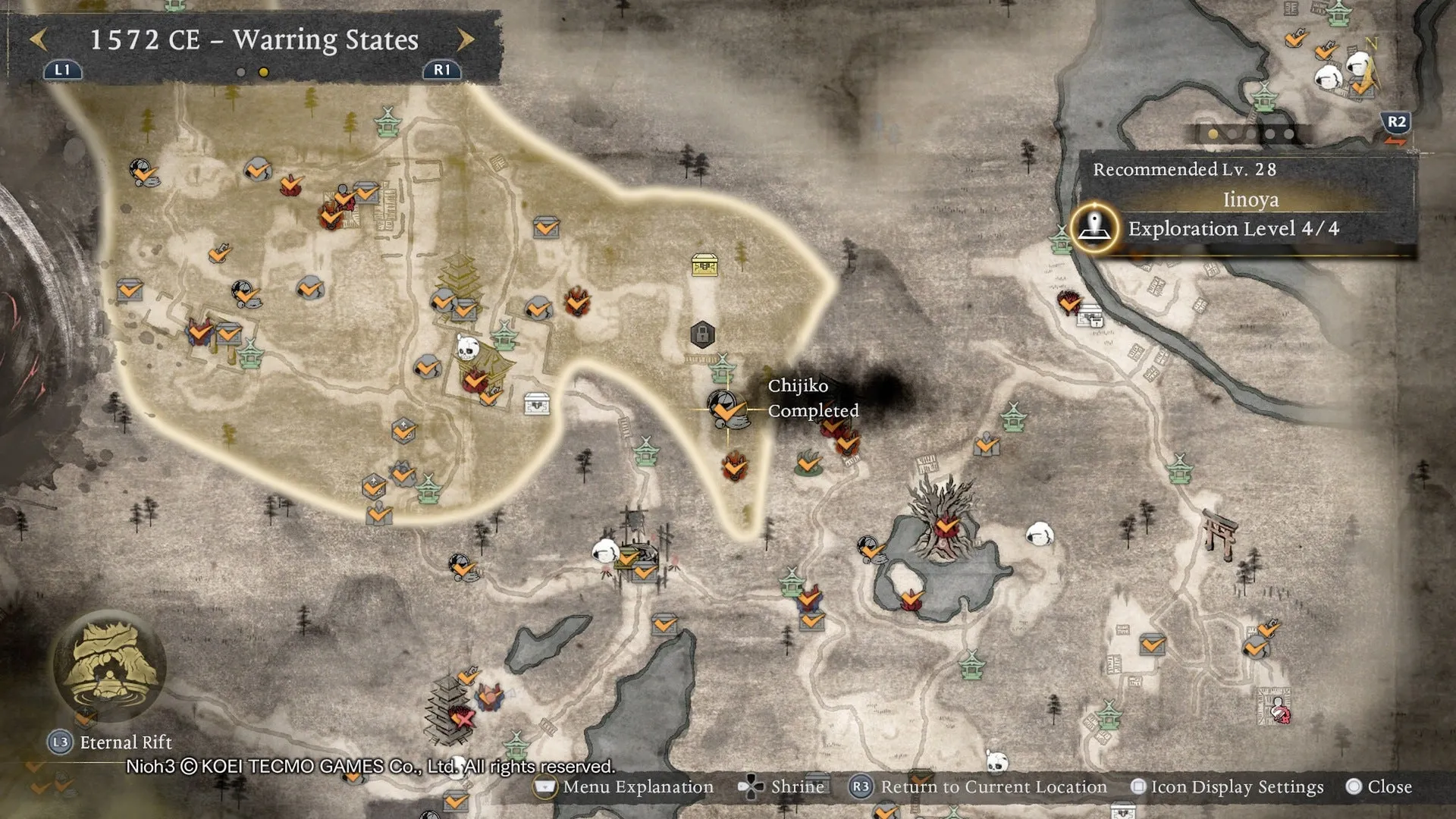Close the map screen

click(1379, 787)
